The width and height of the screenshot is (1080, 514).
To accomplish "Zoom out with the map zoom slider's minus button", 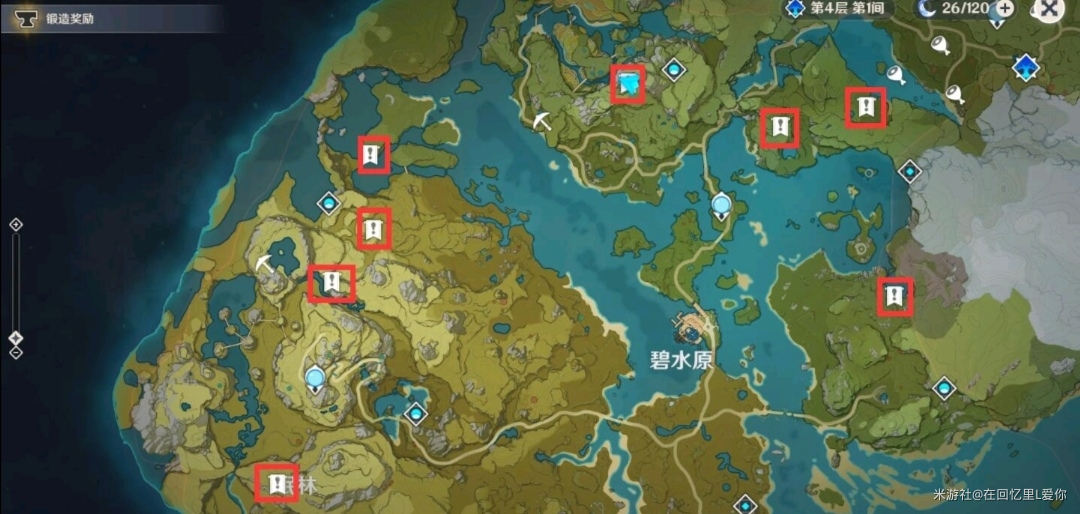I will pyautogui.click(x=15, y=351).
